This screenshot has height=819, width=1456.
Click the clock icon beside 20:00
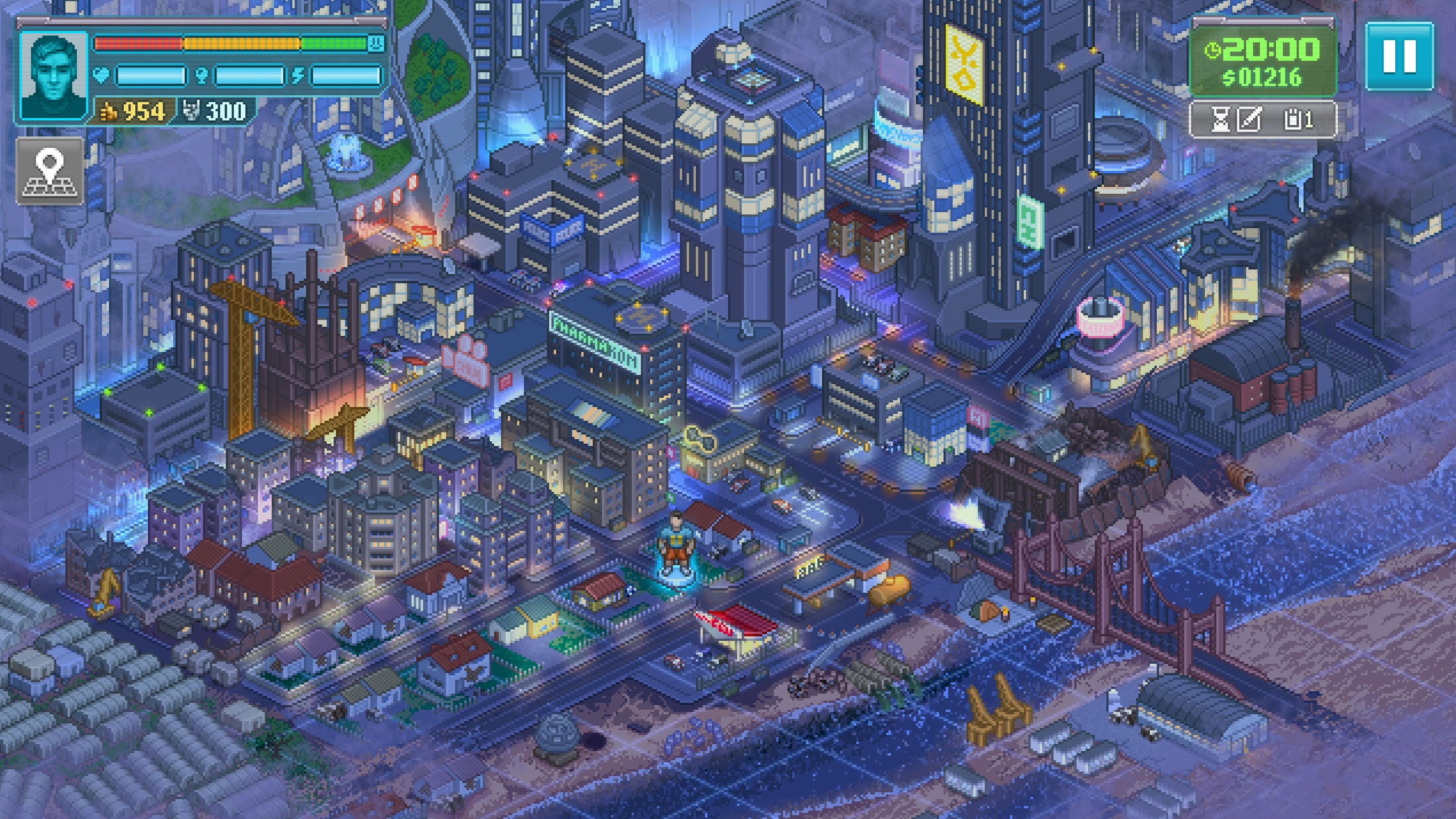(x=1213, y=50)
